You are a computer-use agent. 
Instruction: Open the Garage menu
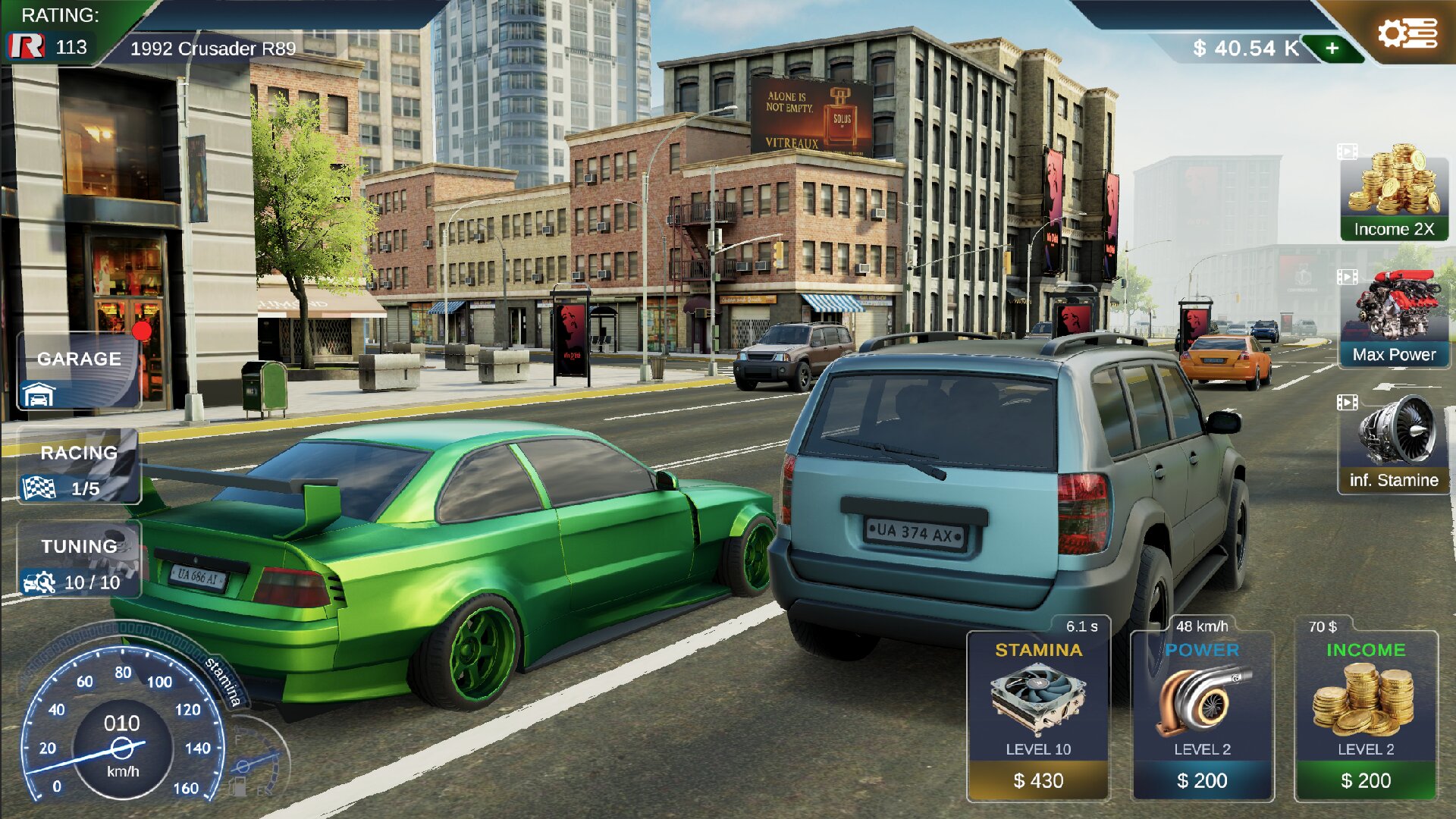79,372
